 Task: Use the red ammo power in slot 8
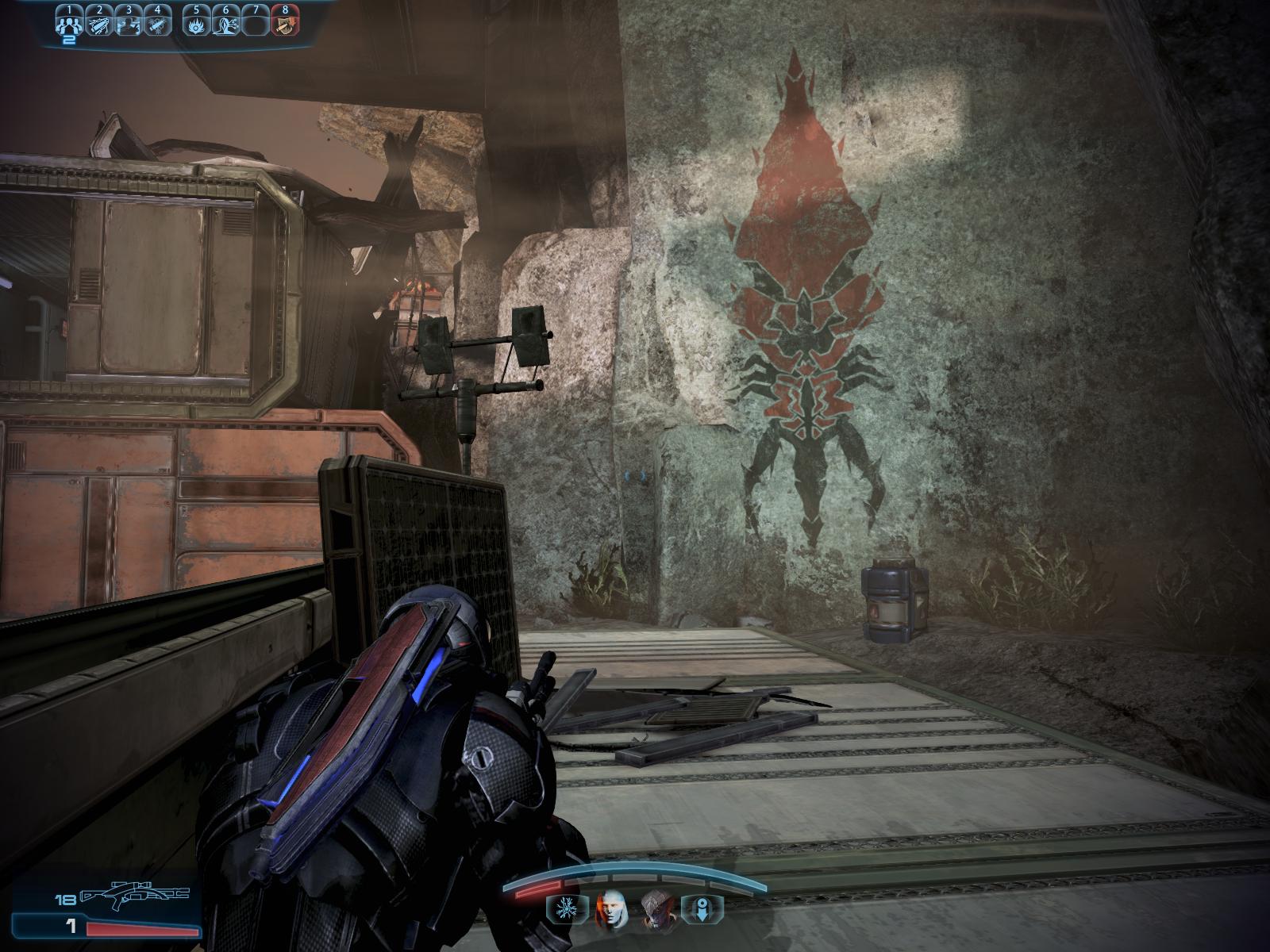click(x=284, y=24)
